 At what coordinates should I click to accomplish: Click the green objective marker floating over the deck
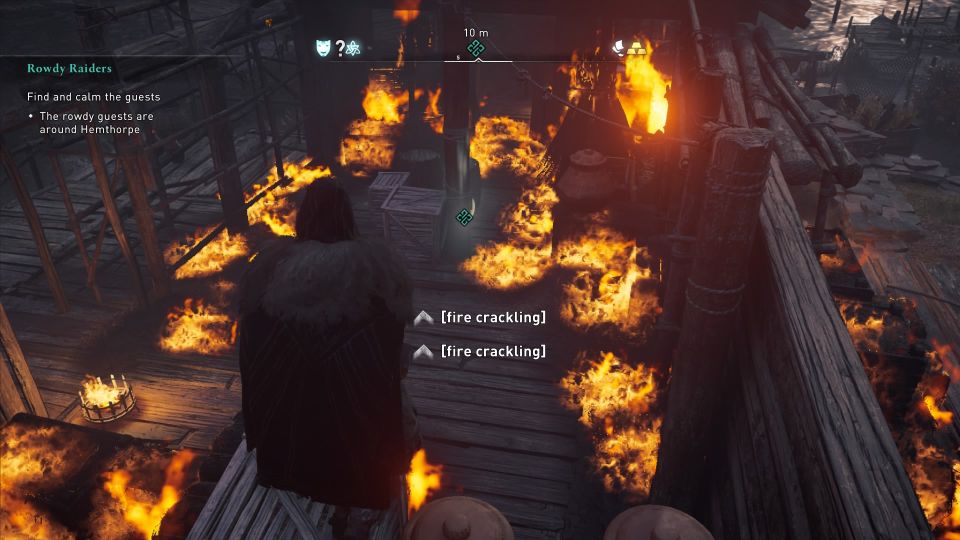464,215
